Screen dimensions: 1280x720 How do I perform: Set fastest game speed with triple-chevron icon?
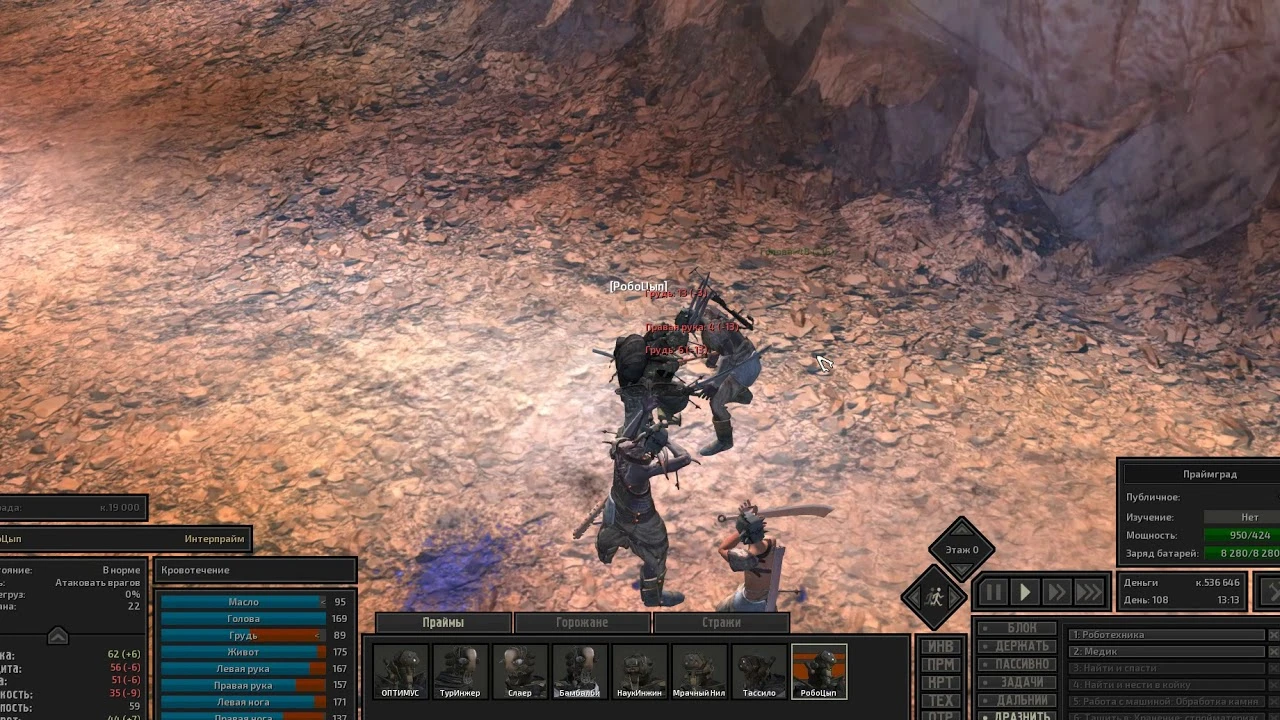[x=1089, y=592]
